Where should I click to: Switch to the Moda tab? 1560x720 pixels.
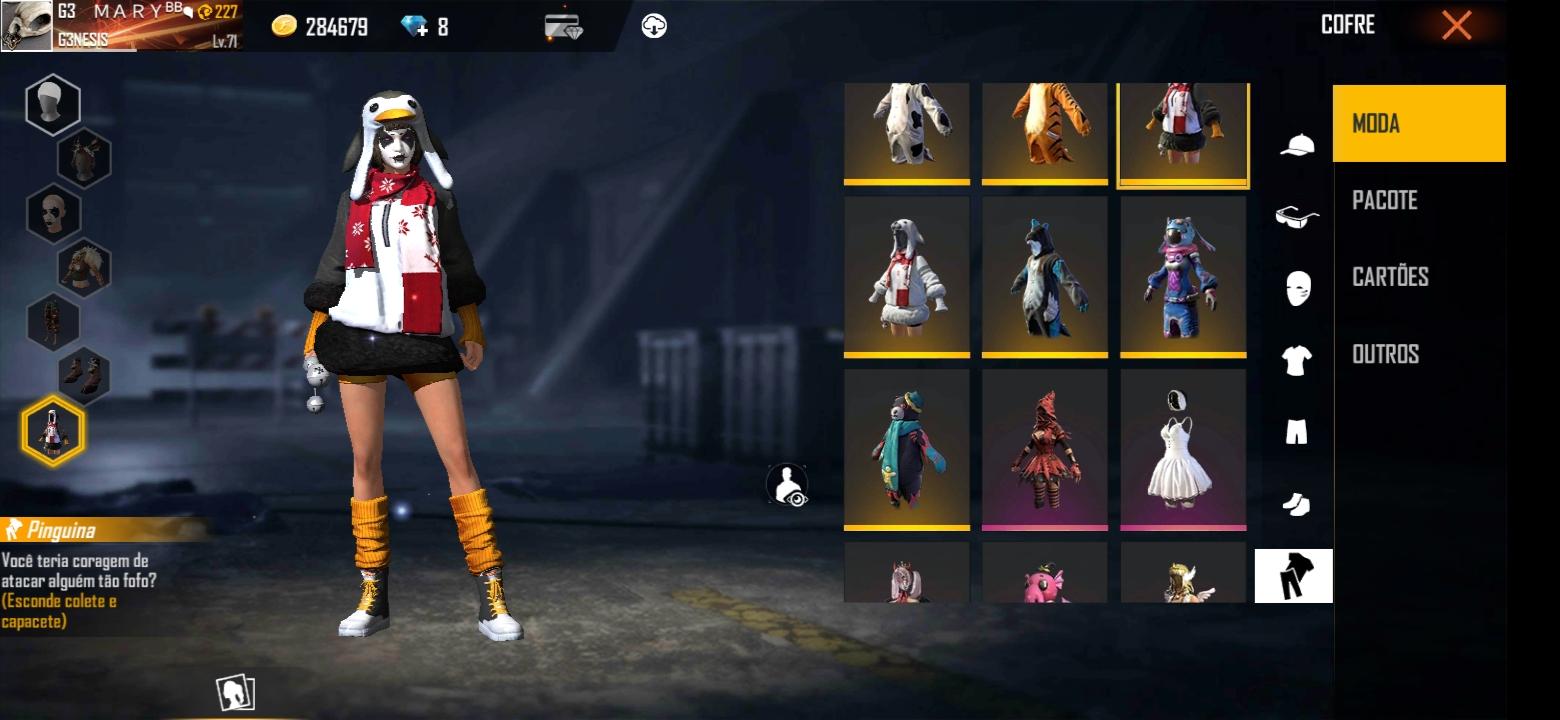point(1418,124)
